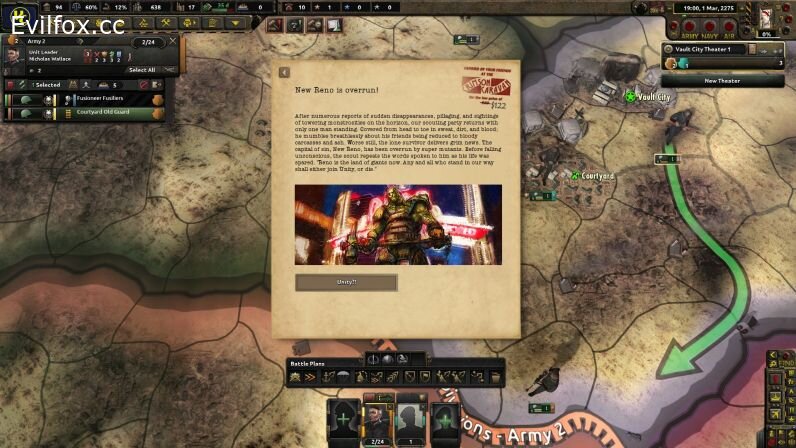Click the Select All button

pyautogui.click(x=142, y=70)
